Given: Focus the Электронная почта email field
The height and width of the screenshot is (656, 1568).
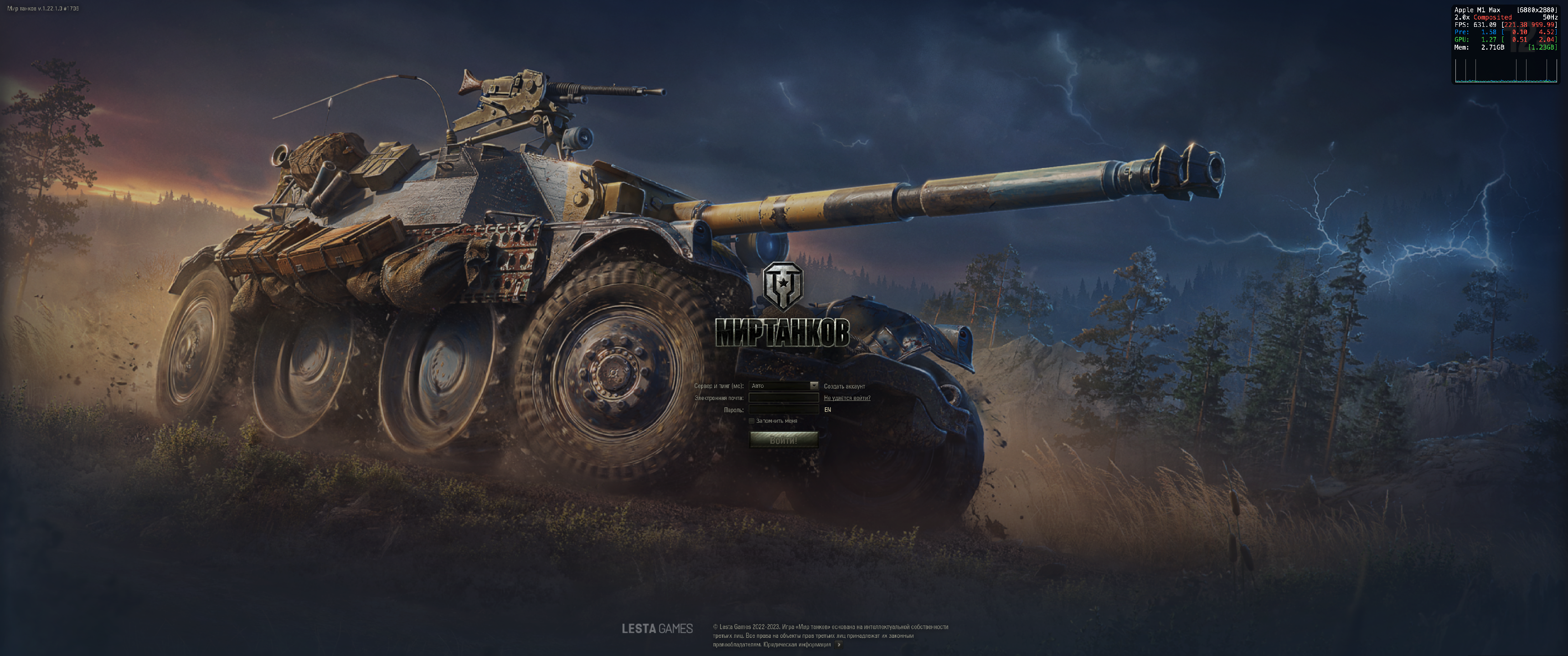Looking at the screenshot, I should 784,398.
